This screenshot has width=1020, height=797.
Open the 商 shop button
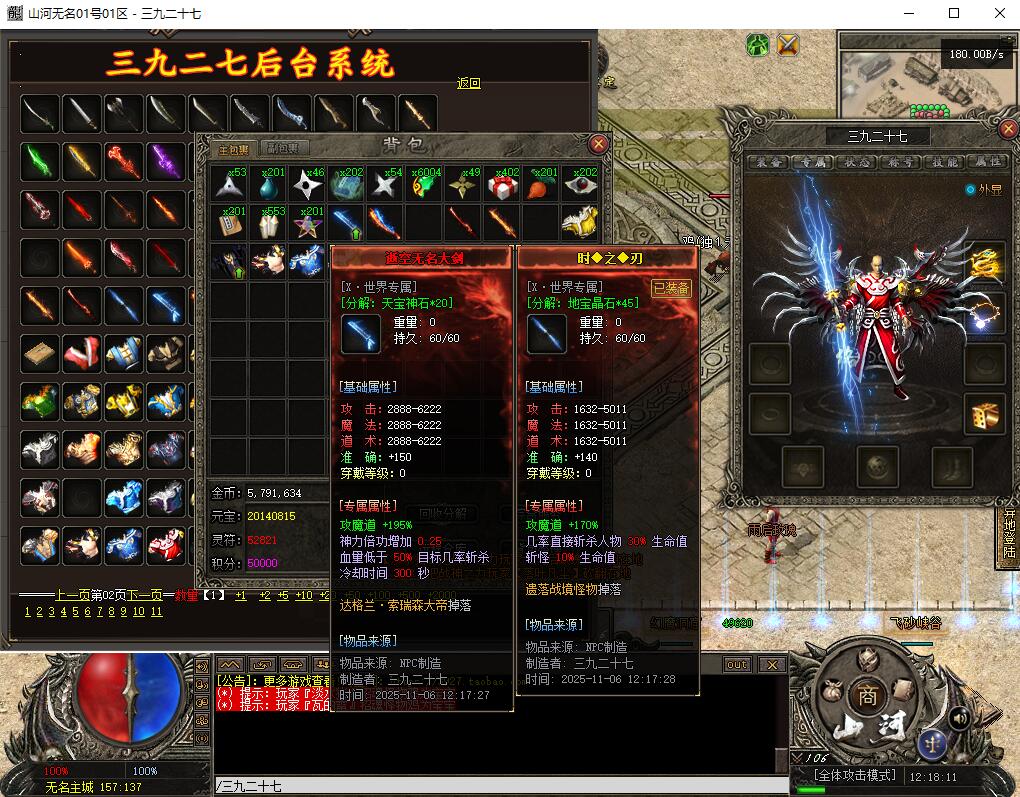pos(867,697)
